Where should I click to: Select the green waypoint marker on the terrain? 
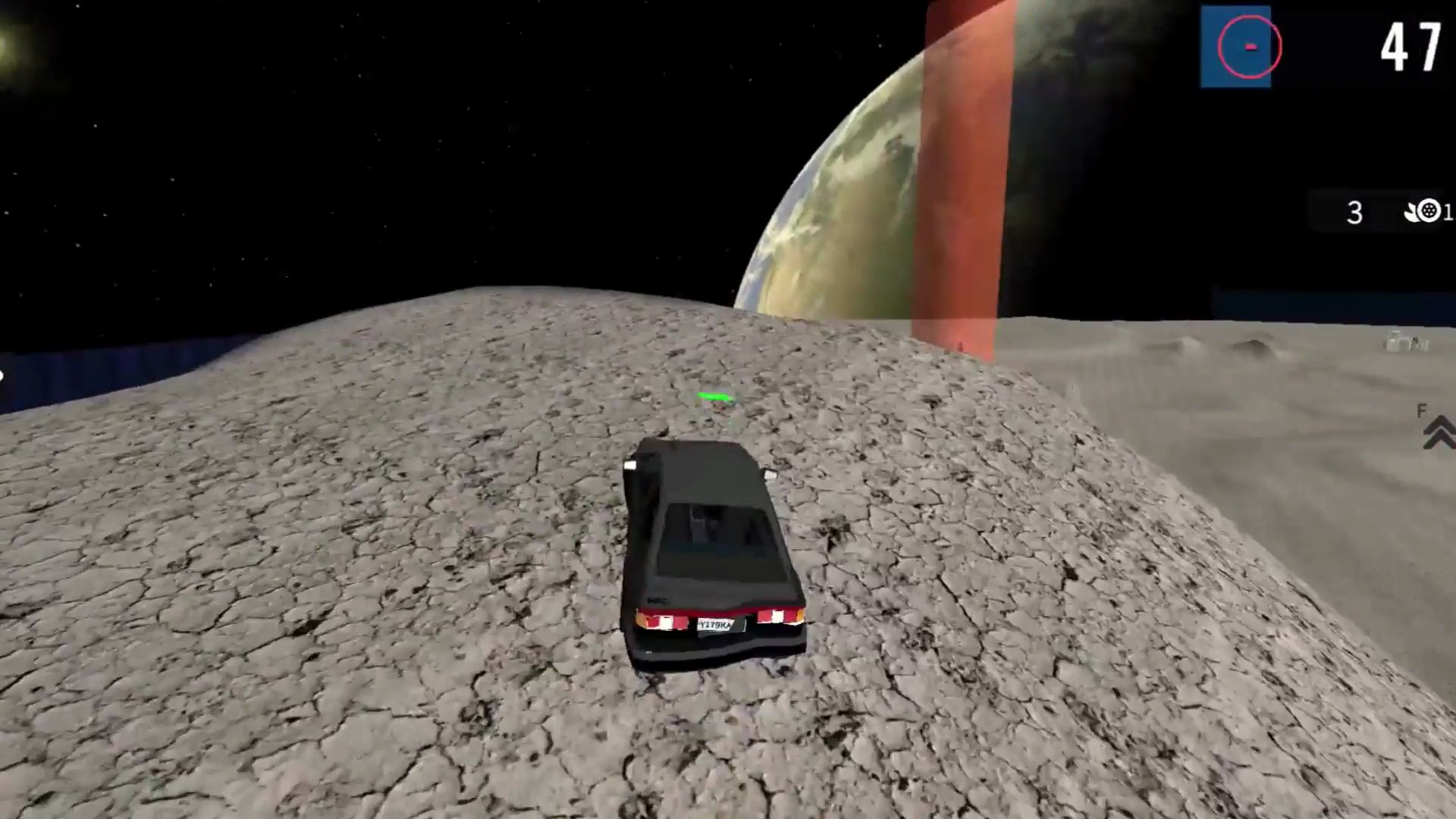tap(714, 396)
